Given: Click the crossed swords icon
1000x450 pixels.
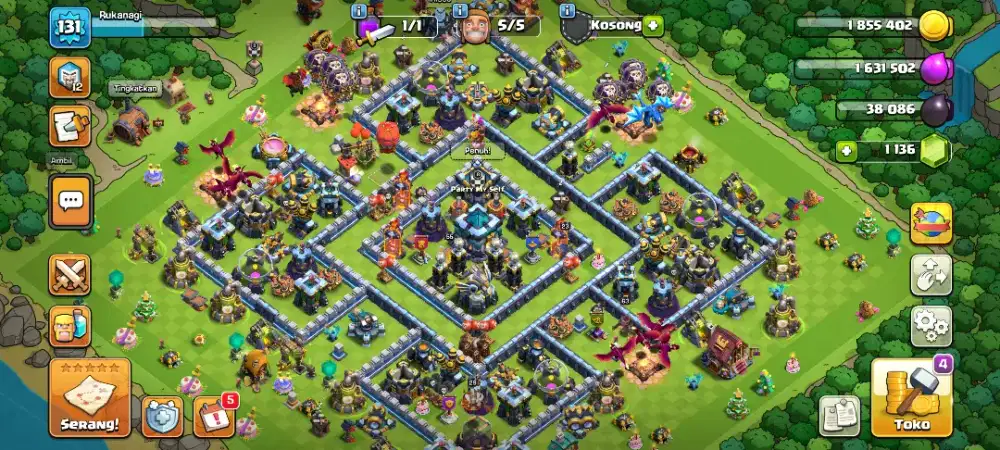Looking at the screenshot, I should pos(69,273).
